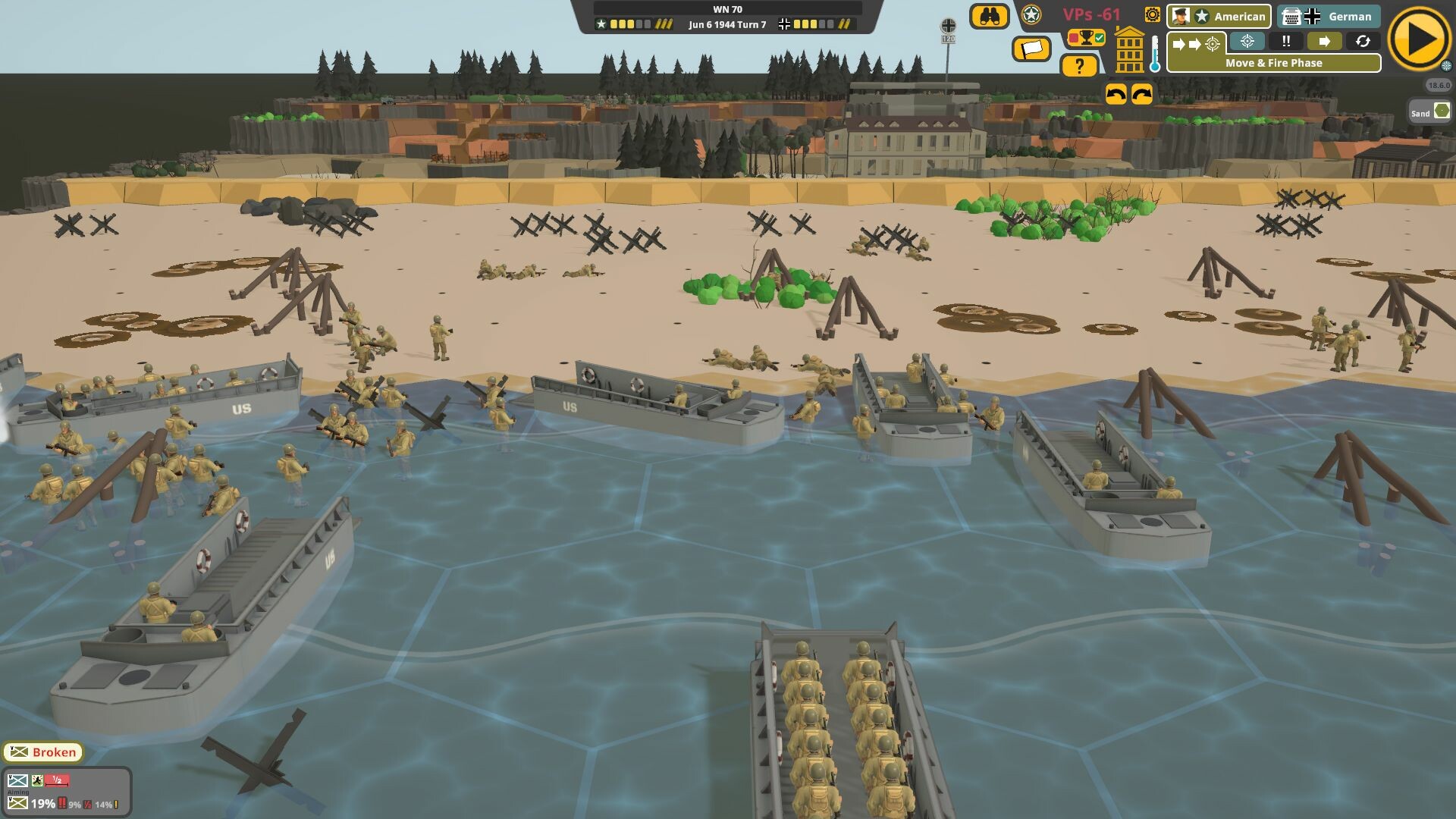Toggle the green checkmark on the trophy badge

click(1100, 38)
